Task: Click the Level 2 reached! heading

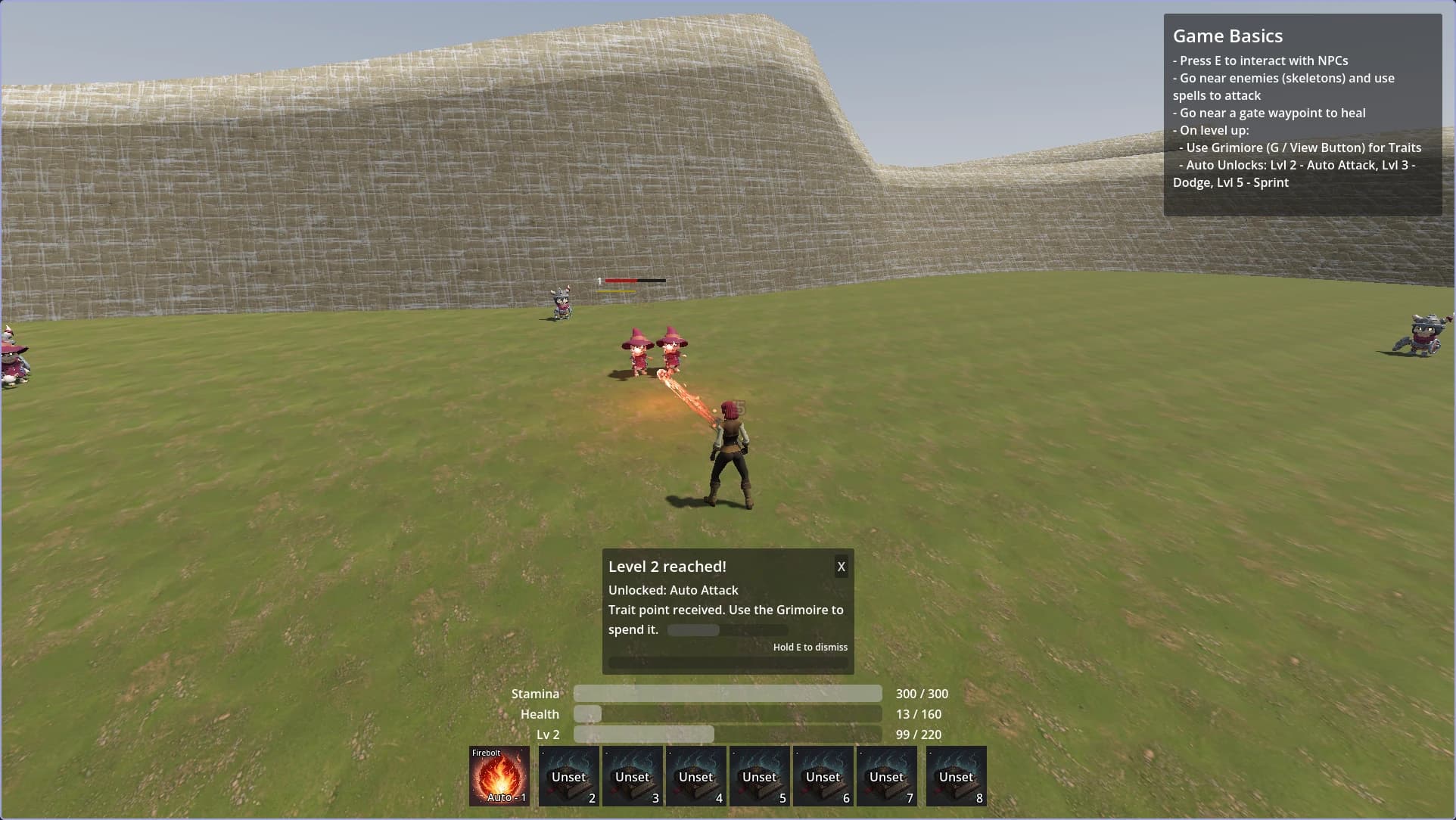Action: 667,566
